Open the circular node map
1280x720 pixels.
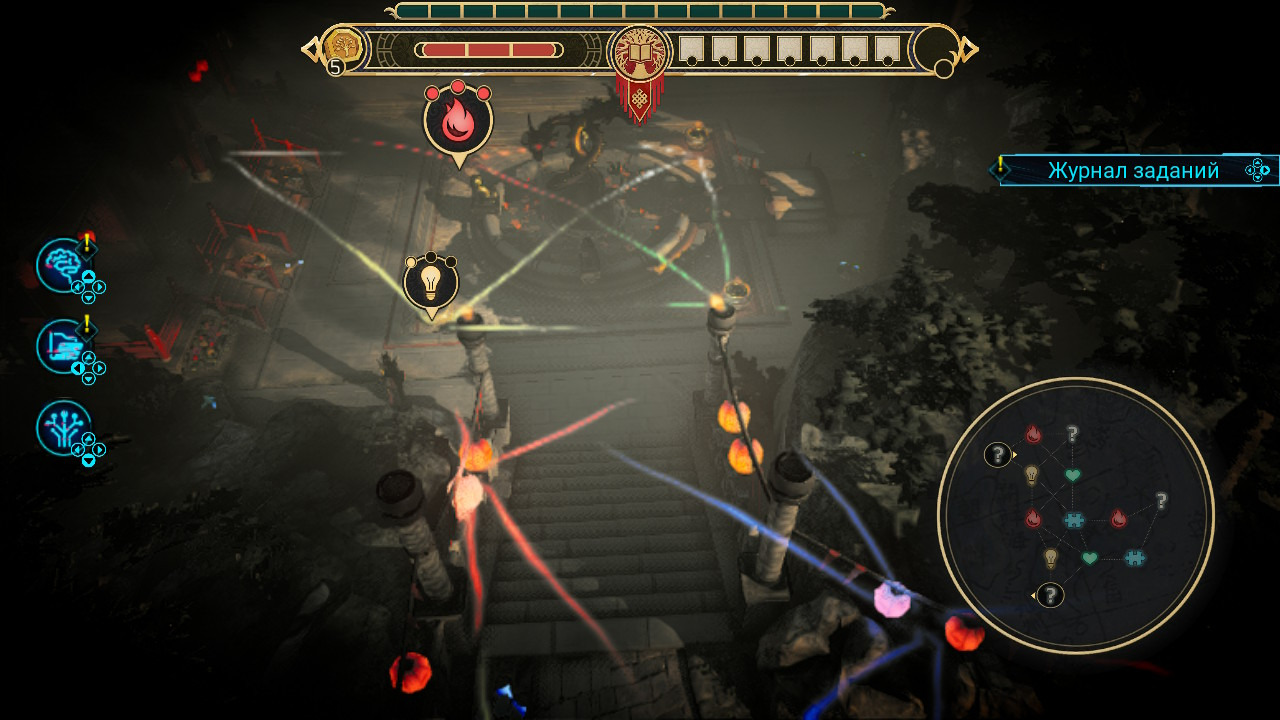pyautogui.click(x=1075, y=515)
